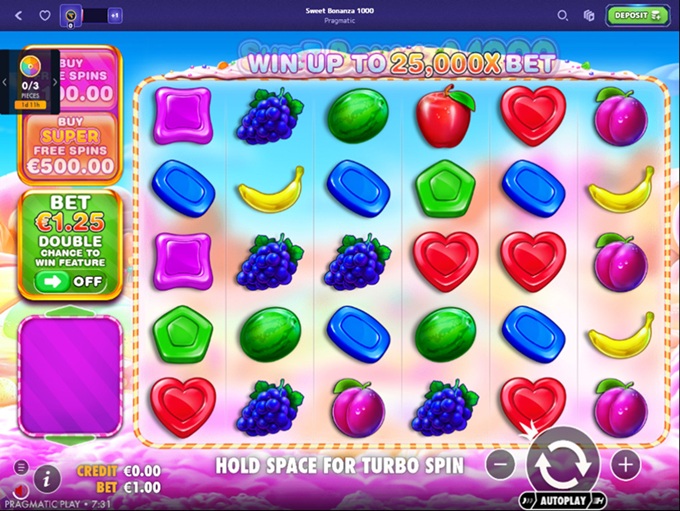The image size is (680, 511).
Task: Spin the reels with the circular arrow button
Action: point(563,463)
